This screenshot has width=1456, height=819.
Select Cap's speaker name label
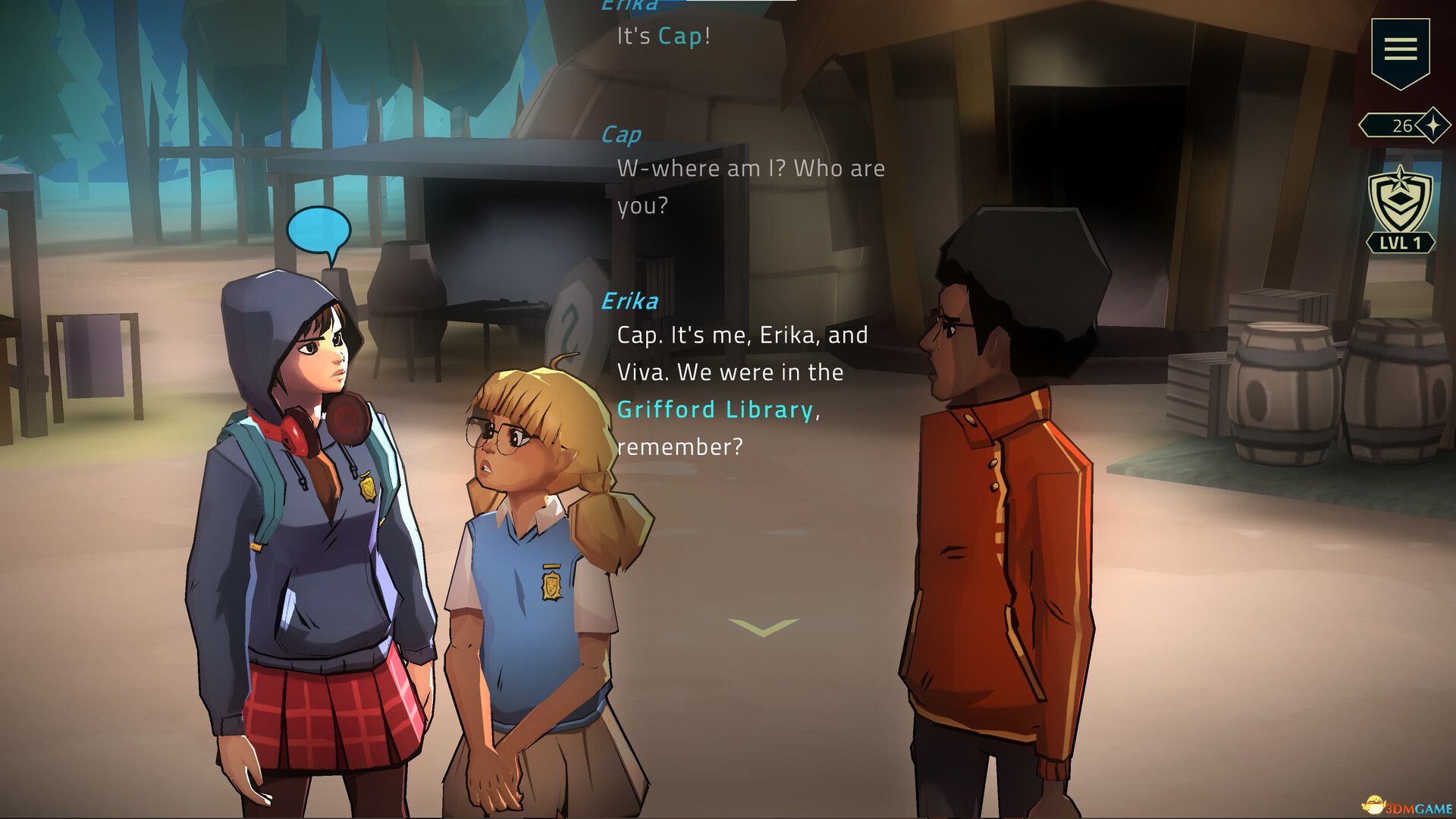622,132
